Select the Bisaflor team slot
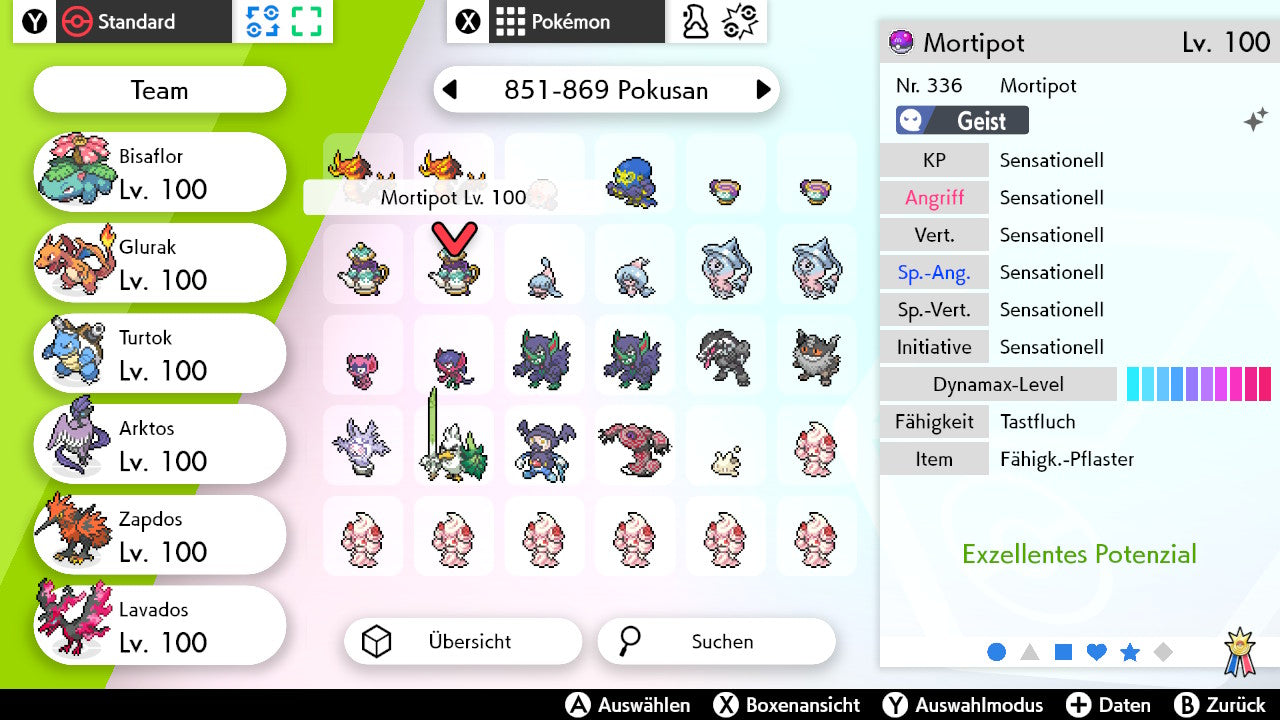Screen dimensions: 1280x720 [159, 171]
